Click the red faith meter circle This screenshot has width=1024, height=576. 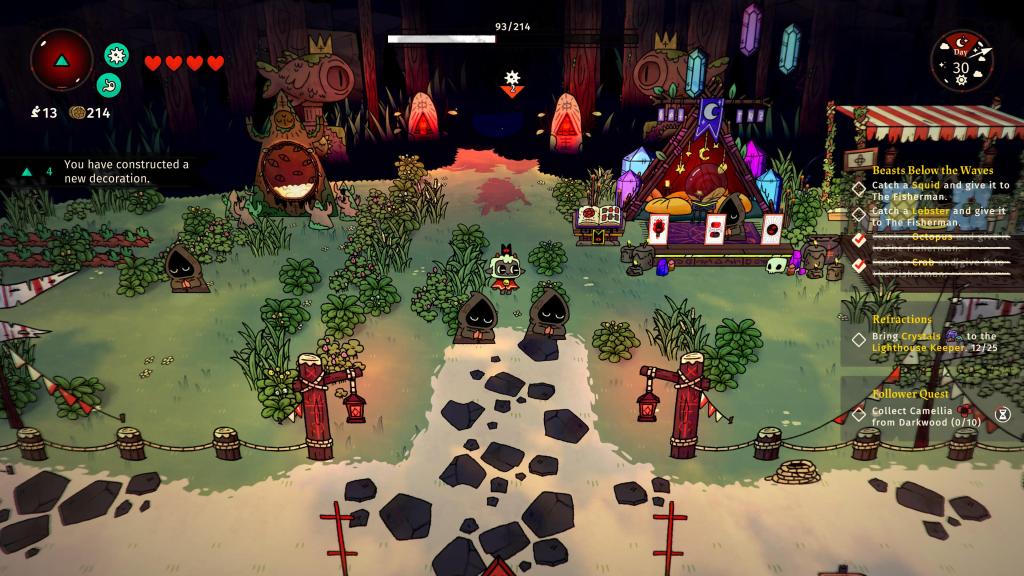click(x=62, y=60)
